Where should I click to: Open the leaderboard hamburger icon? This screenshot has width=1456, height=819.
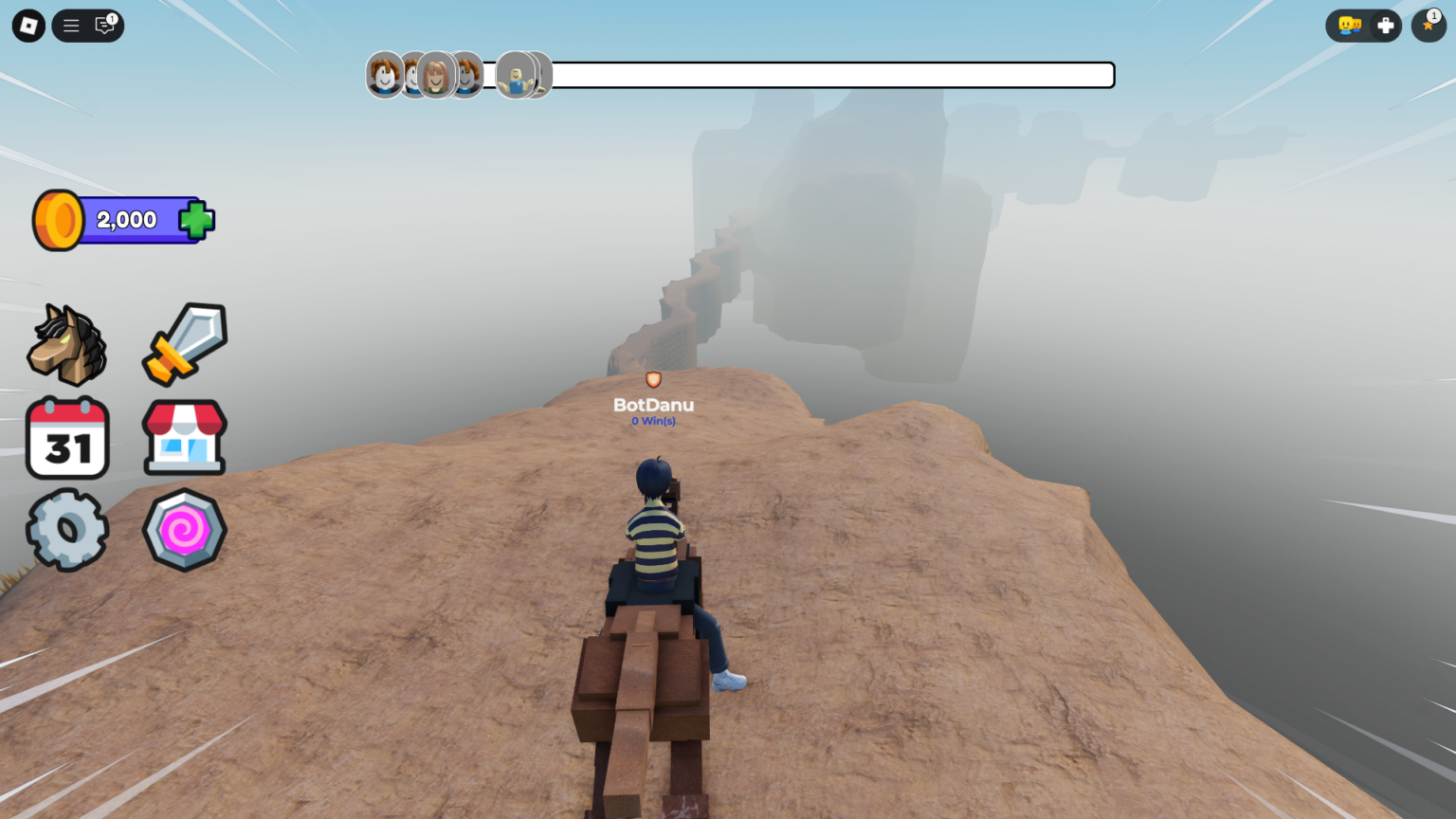click(x=70, y=26)
